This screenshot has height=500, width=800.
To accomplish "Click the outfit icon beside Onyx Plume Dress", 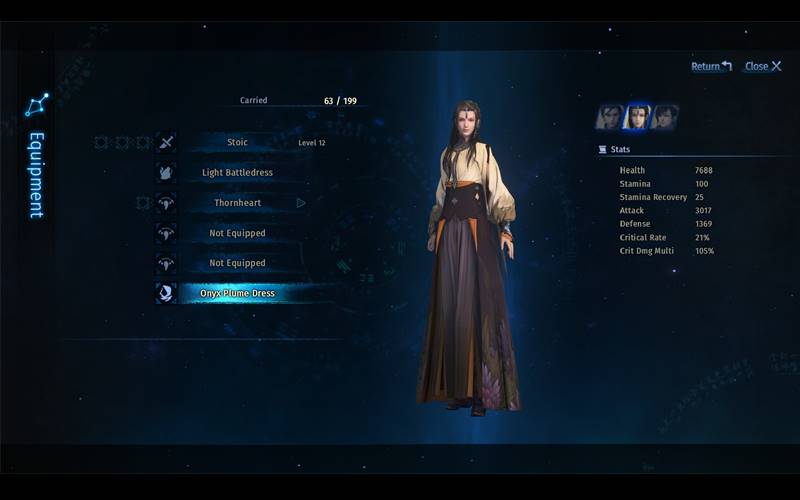I will coord(166,293).
